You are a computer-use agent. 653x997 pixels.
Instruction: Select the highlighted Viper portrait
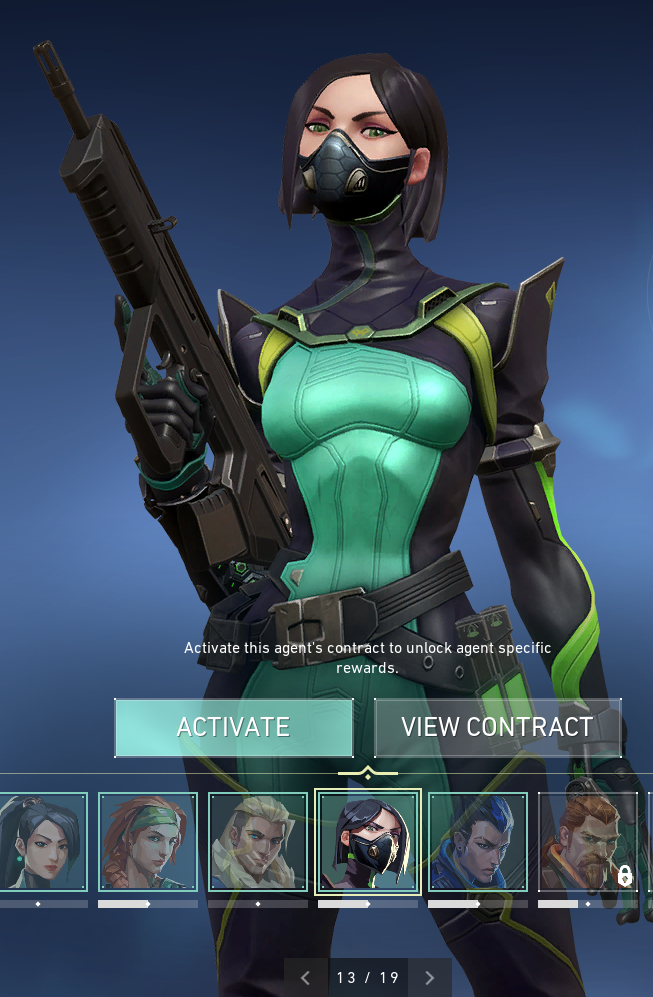click(x=368, y=842)
